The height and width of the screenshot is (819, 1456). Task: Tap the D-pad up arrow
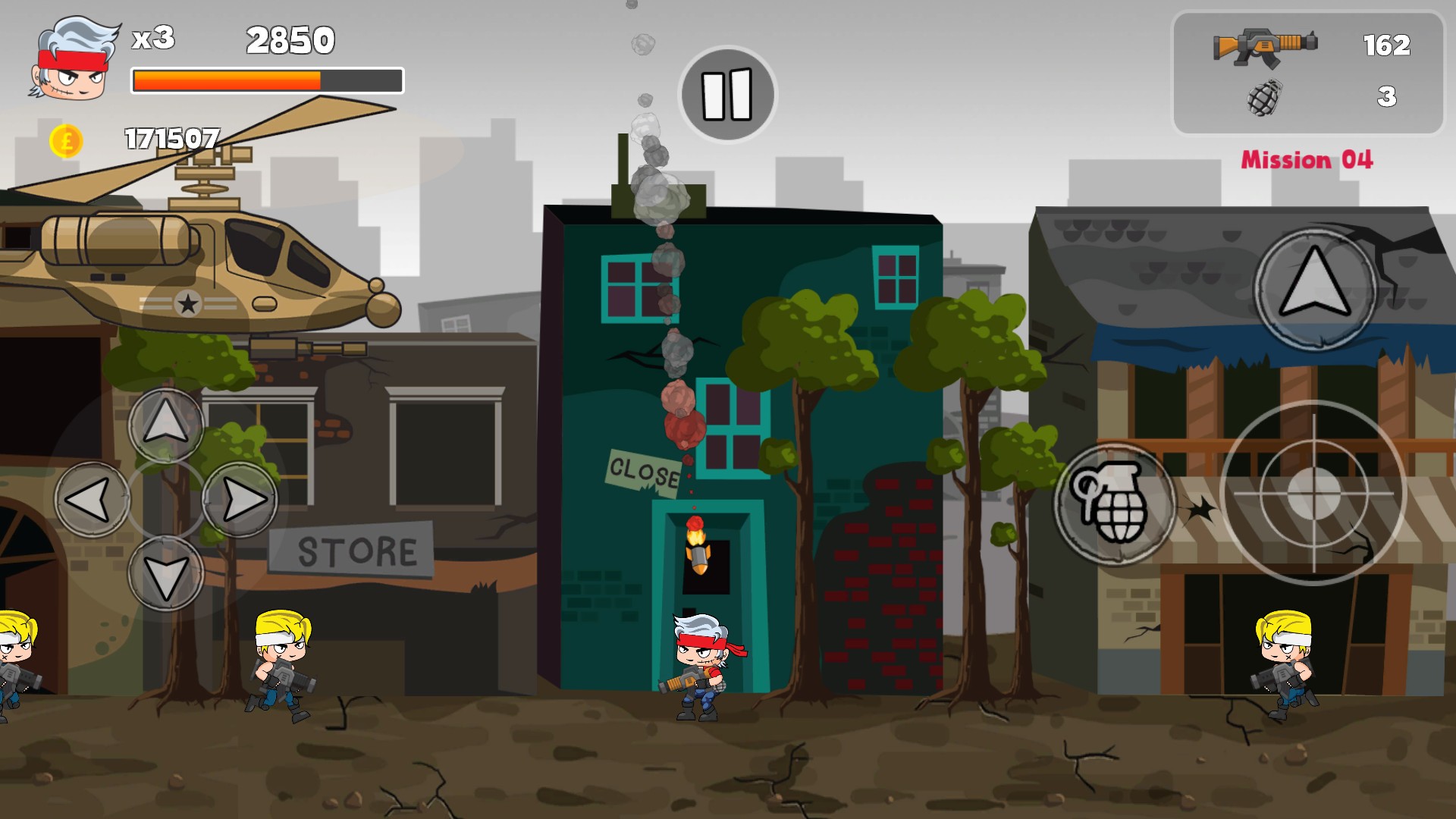[166, 425]
